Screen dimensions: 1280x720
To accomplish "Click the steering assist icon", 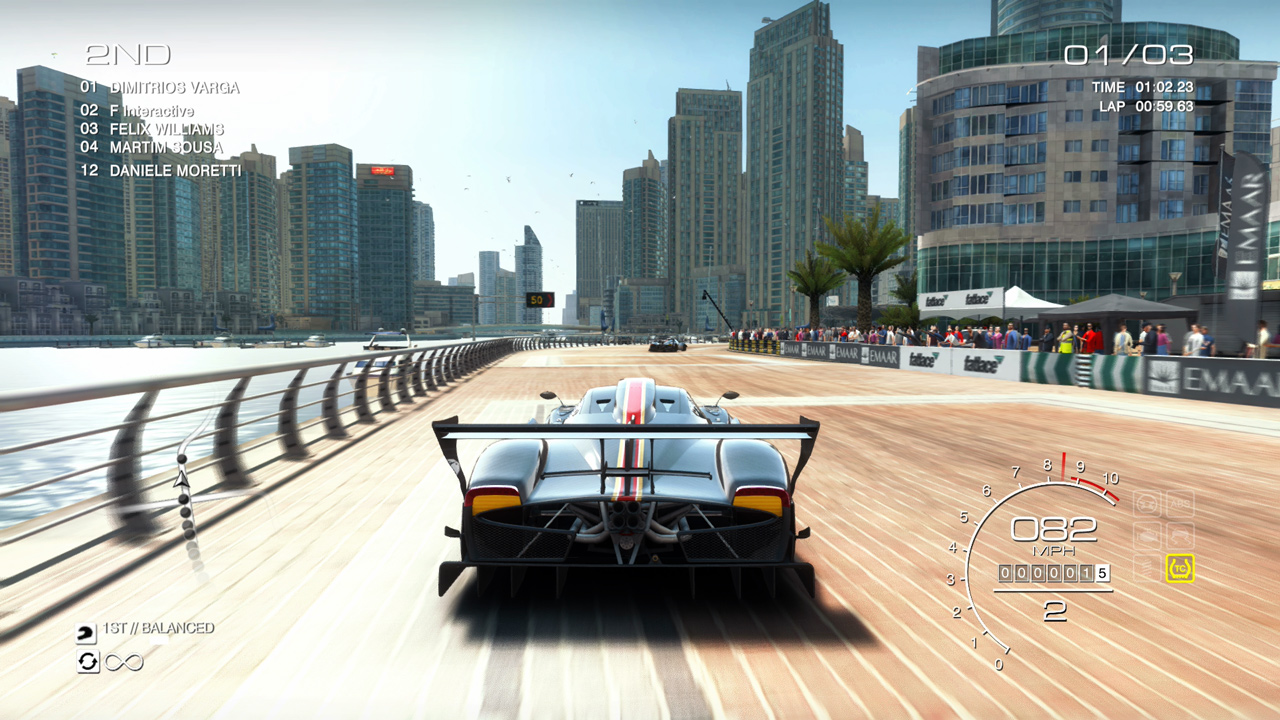I will coord(1146,503).
